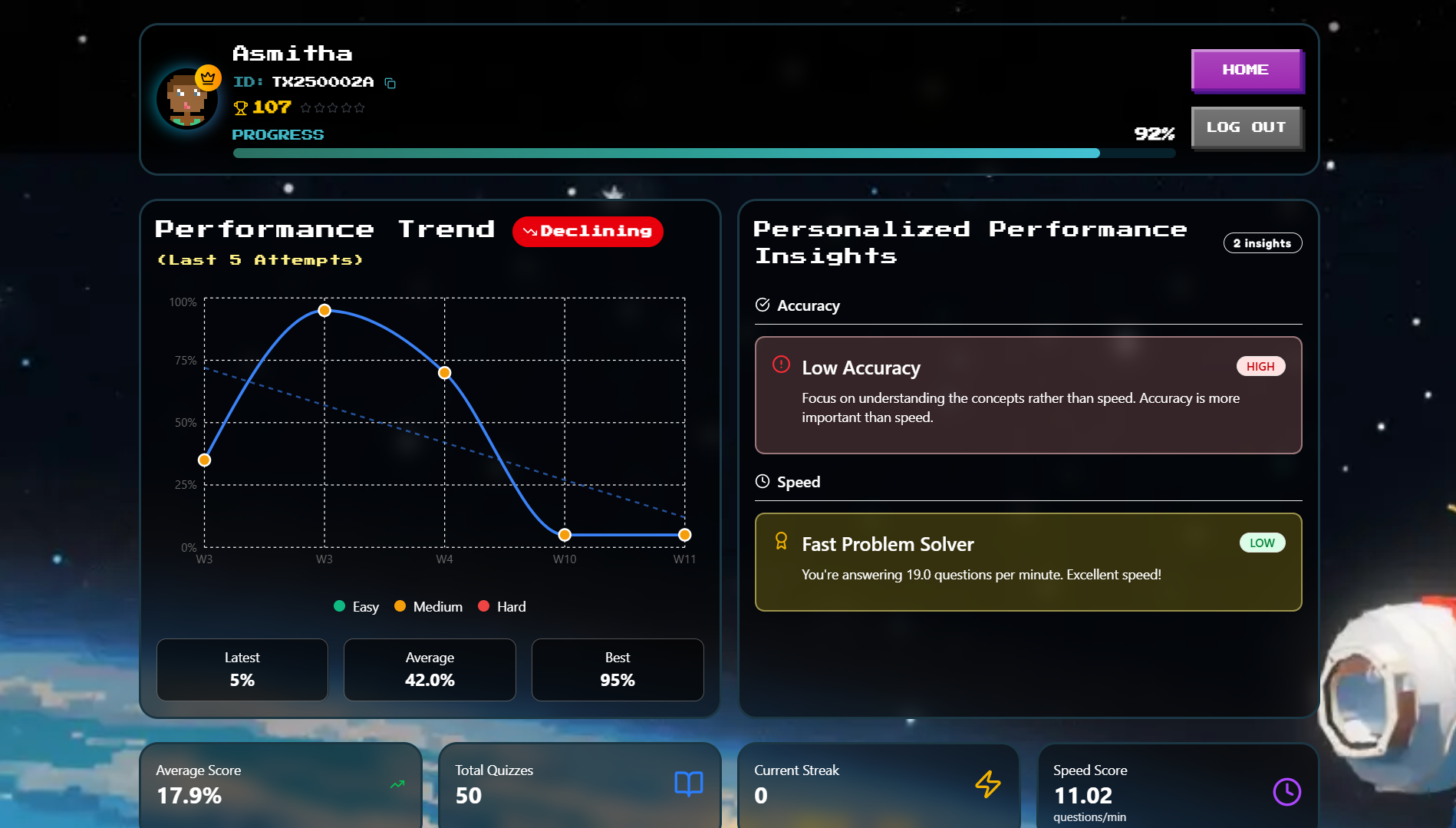Toggle the Medium legend entry
This screenshot has height=828, width=1456.
pyautogui.click(x=429, y=607)
